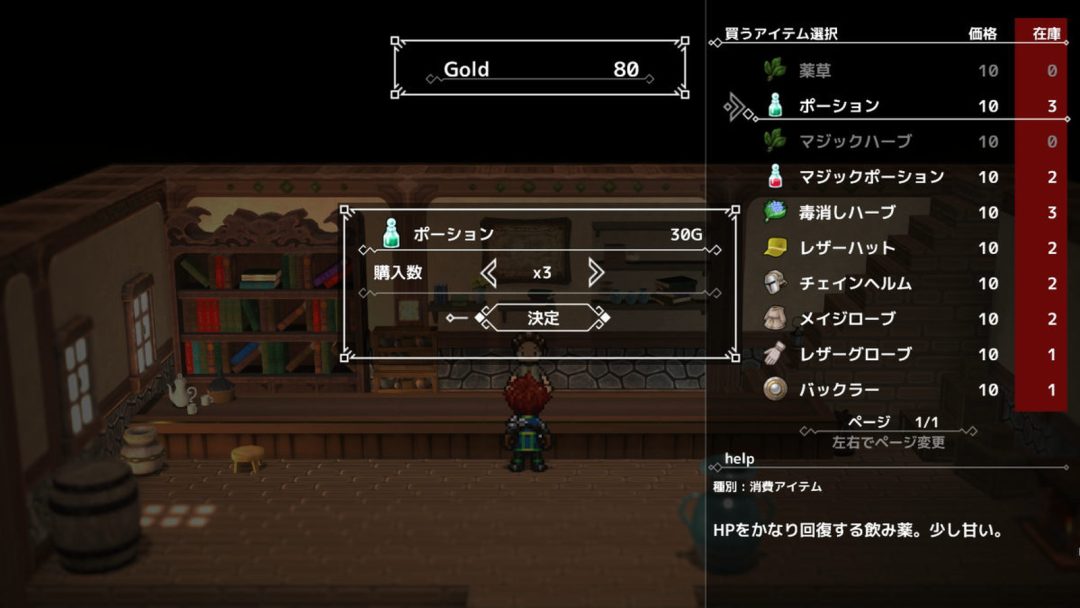
Task: Choose レザーハット from the shop list
Action: tap(846, 248)
